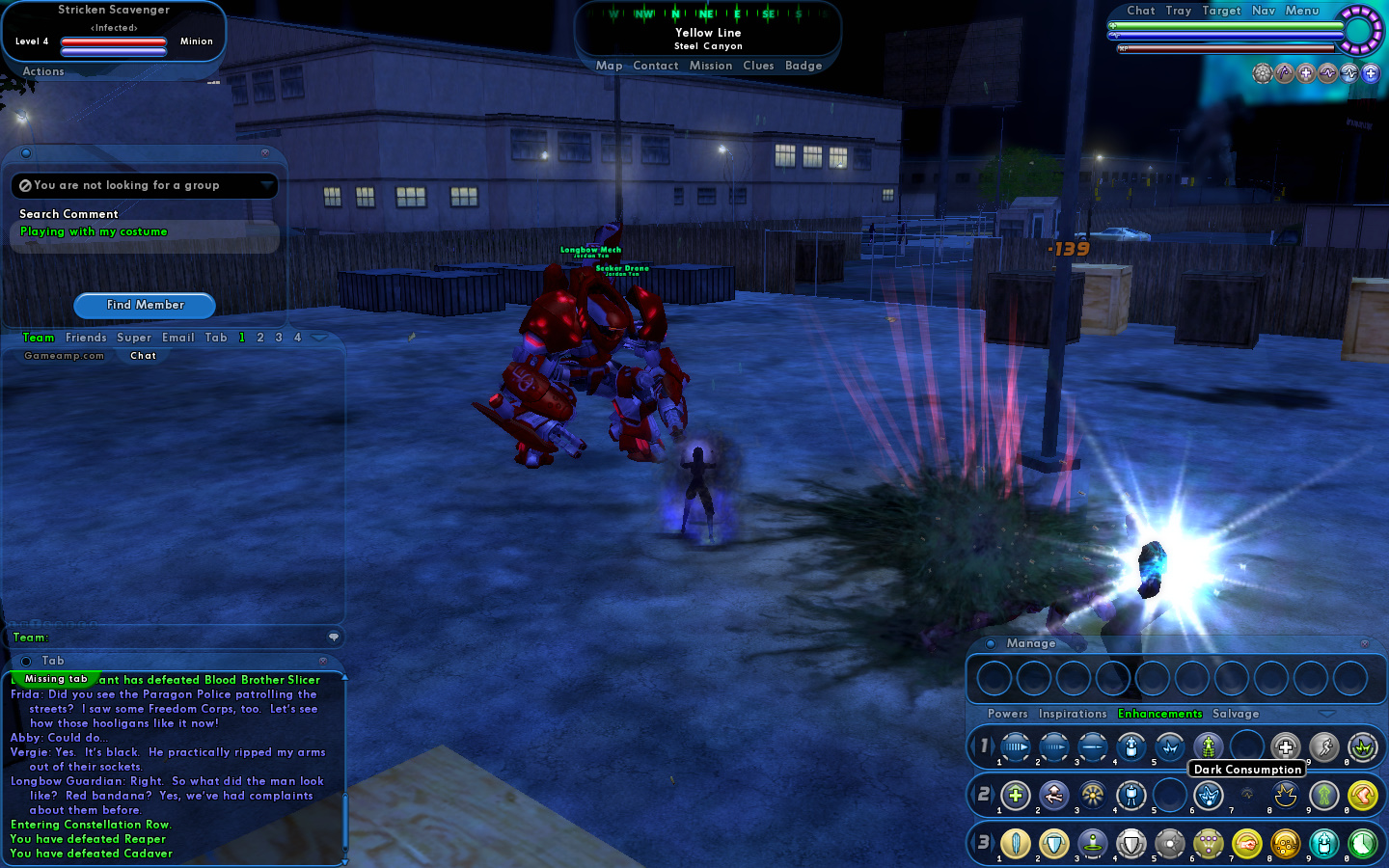Switch to the Friends tab
Screen dimensions: 1389x868
pos(86,338)
